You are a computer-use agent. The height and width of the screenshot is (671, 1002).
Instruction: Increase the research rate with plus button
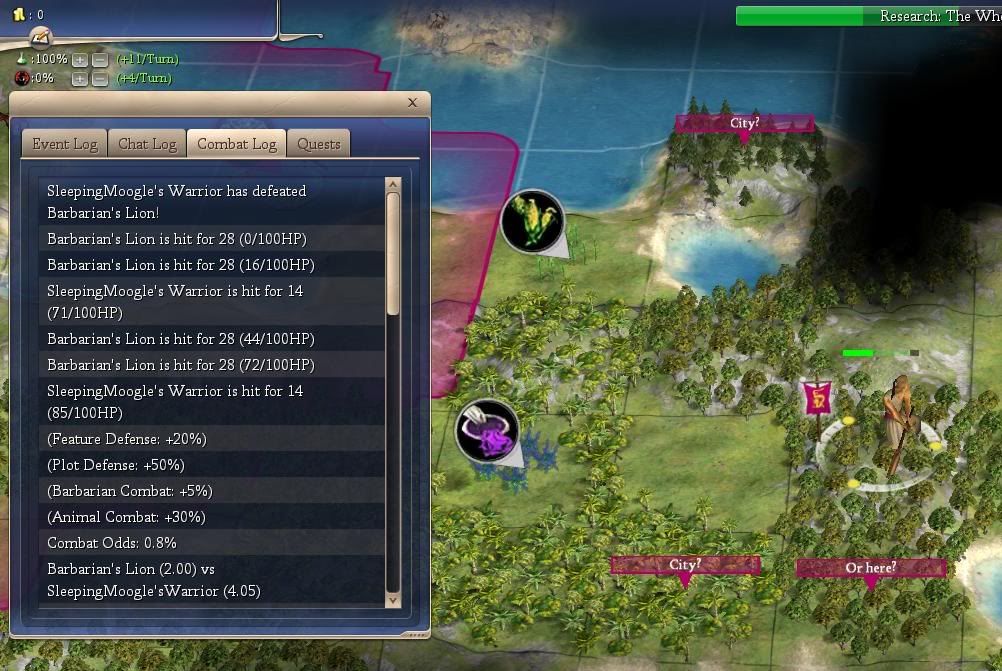80,60
